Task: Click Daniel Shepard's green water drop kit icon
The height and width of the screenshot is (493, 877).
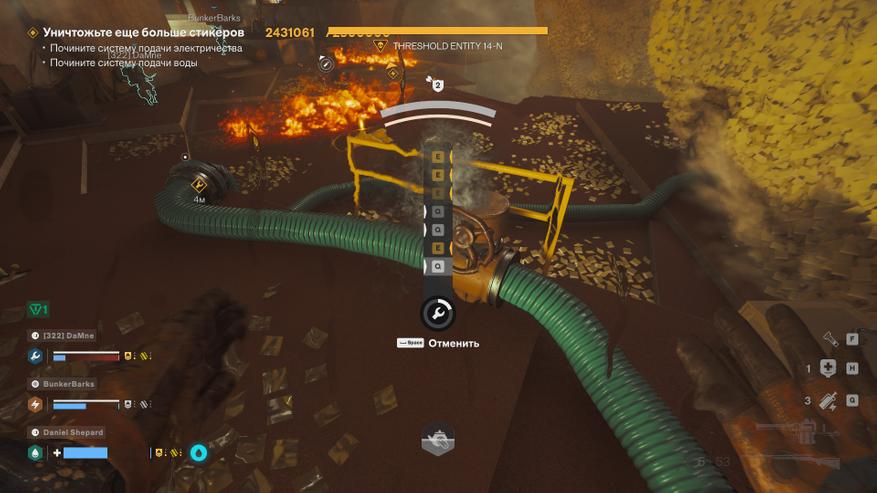Action: (x=35, y=453)
